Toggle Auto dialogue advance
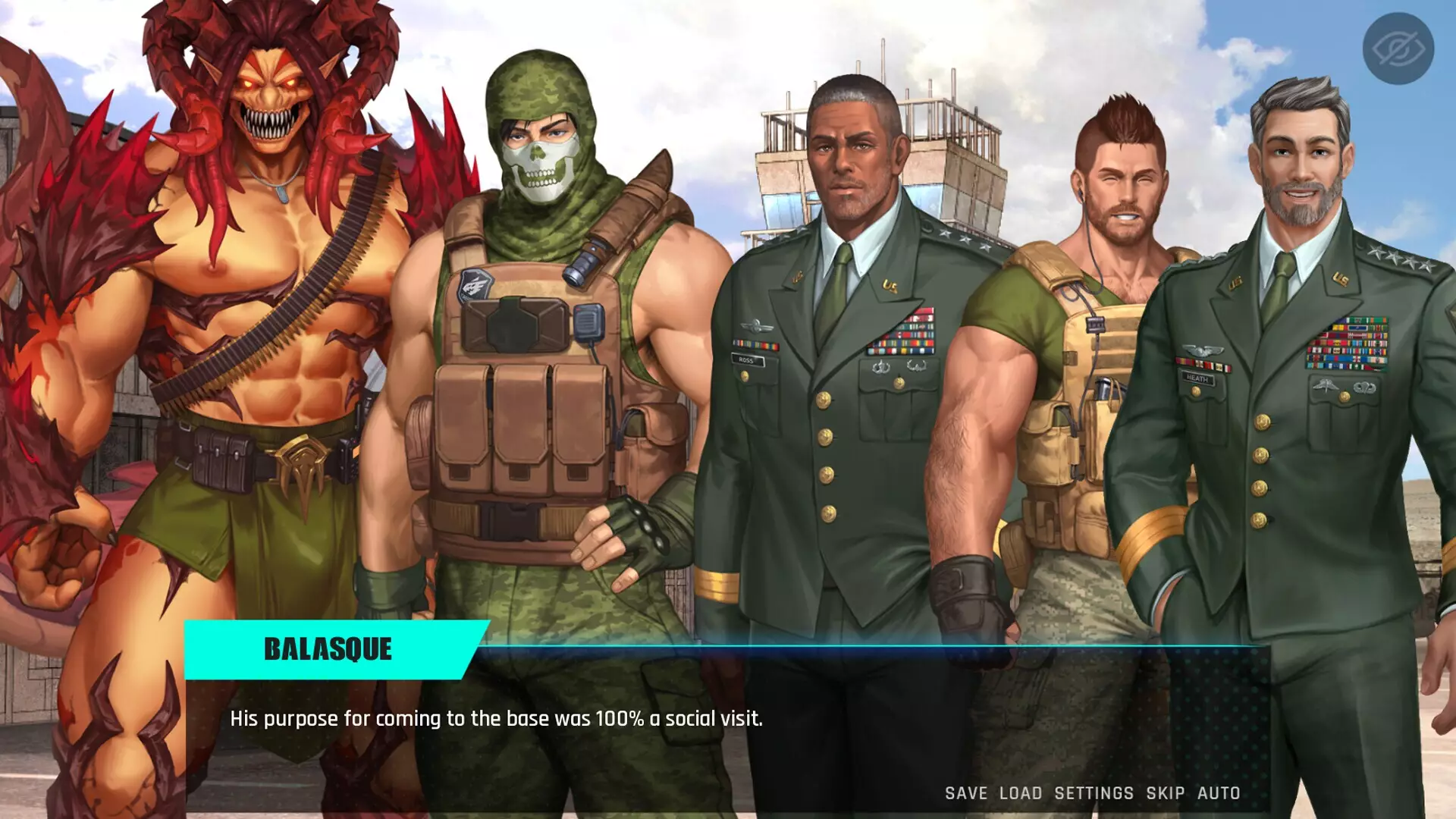 click(x=1218, y=793)
